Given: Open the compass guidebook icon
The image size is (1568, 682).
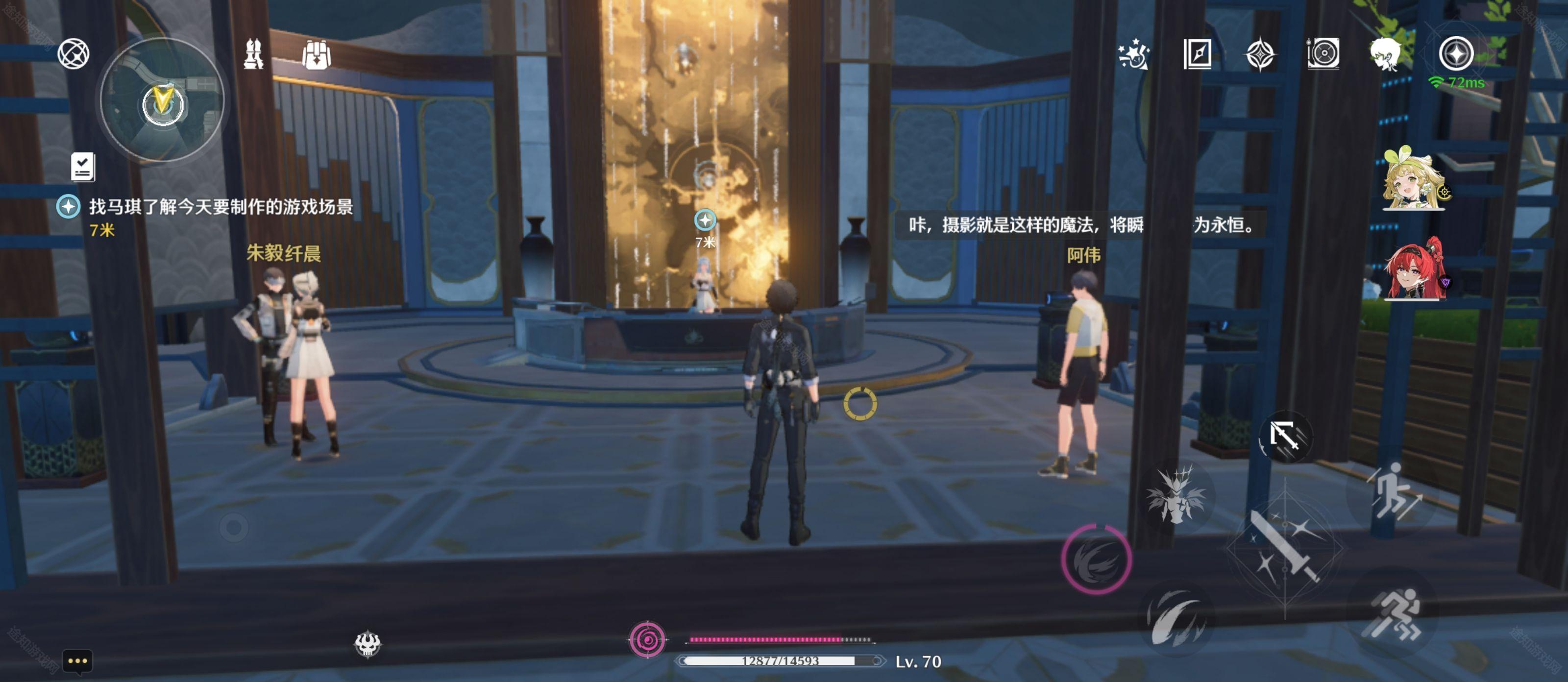Looking at the screenshot, I should click(x=1197, y=55).
